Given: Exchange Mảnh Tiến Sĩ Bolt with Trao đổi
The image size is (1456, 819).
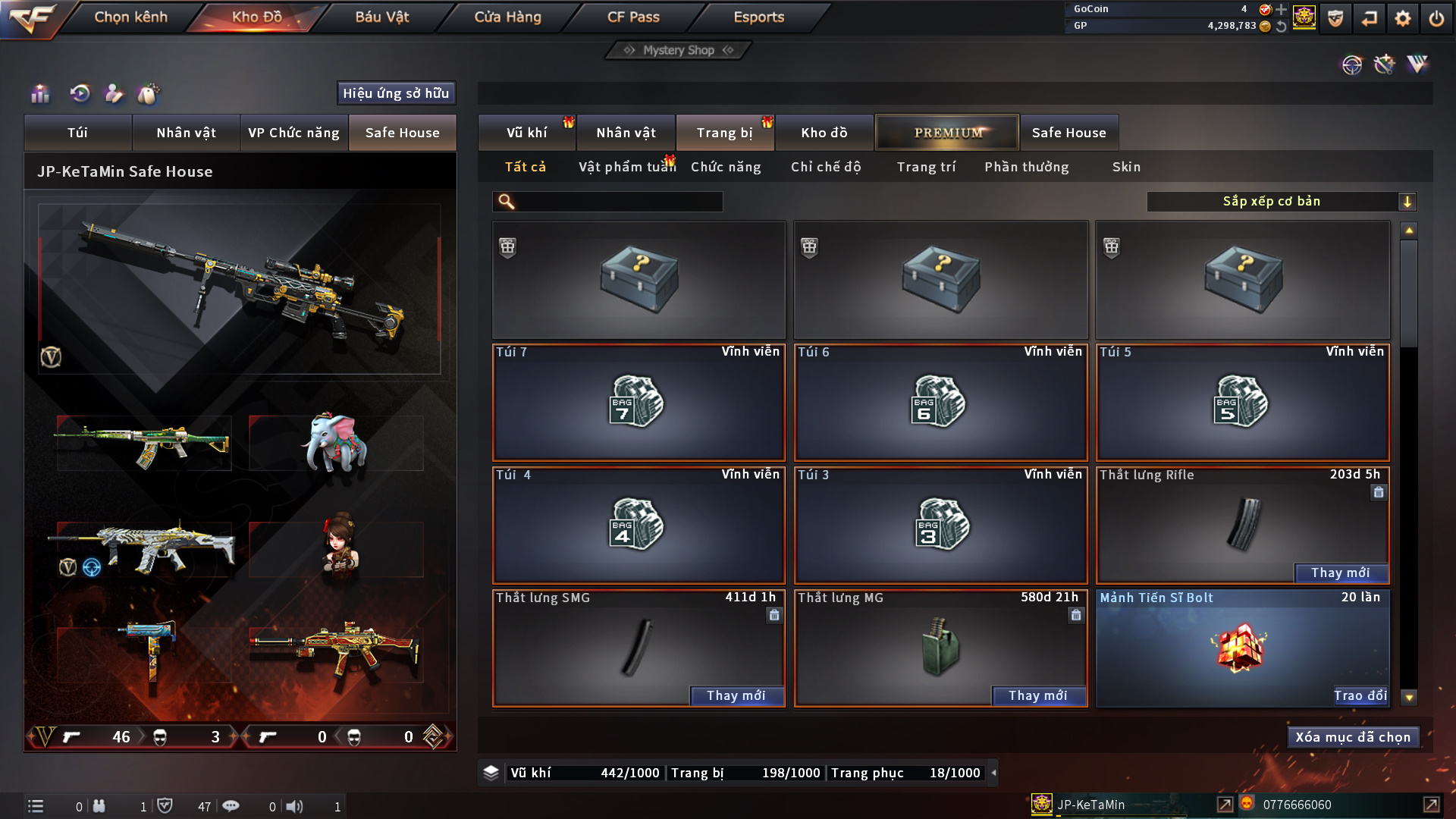Looking at the screenshot, I should (x=1360, y=696).
